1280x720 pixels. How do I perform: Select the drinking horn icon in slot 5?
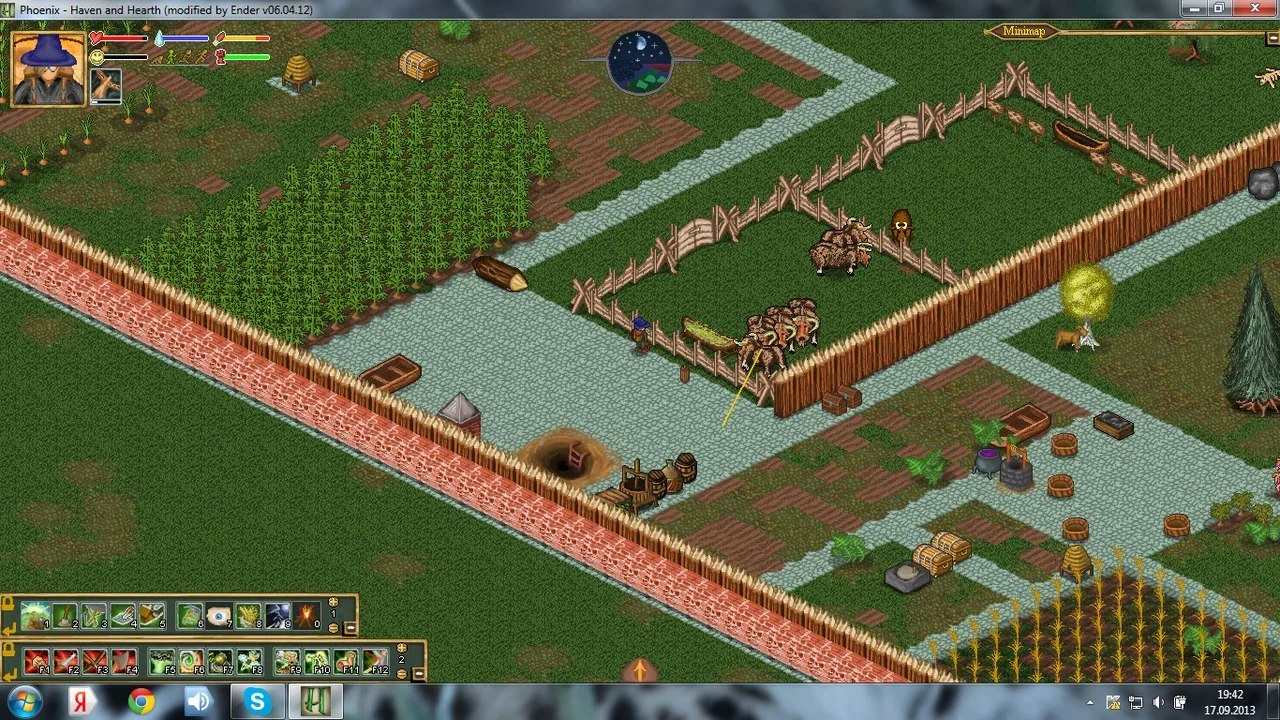[x=153, y=616]
